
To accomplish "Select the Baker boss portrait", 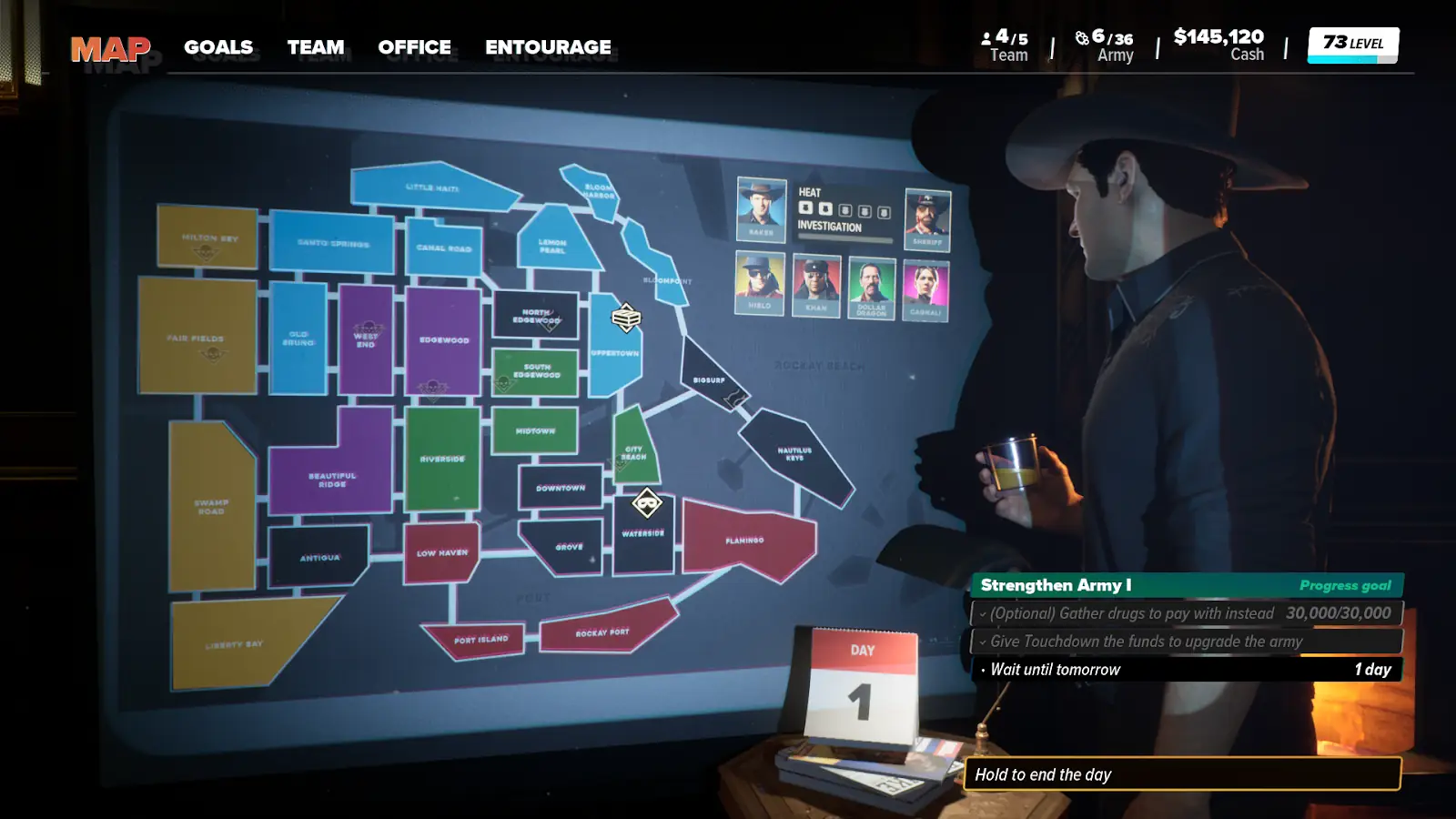I will click(761, 208).
